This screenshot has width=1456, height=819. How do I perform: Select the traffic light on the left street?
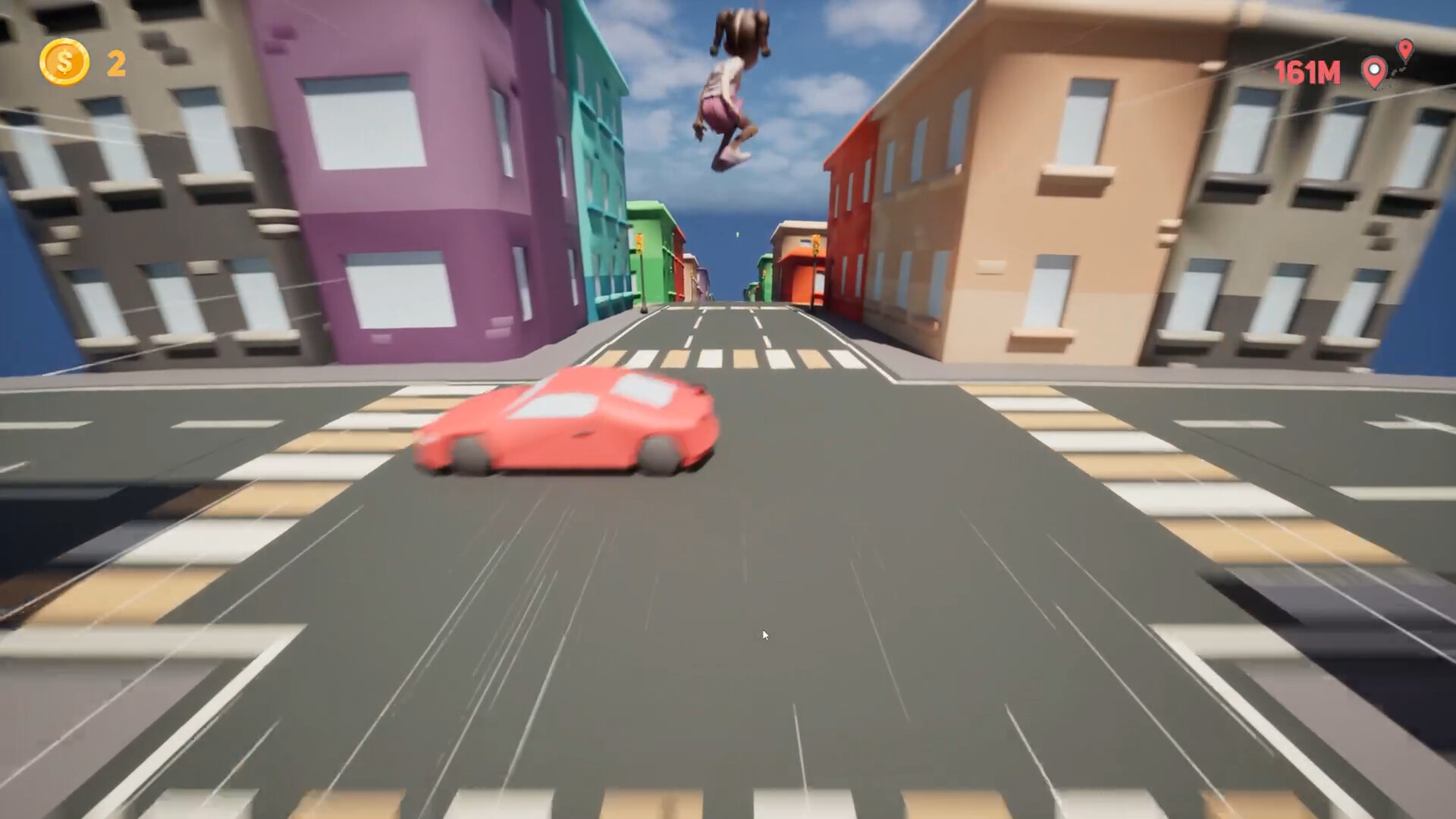pos(639,243)
